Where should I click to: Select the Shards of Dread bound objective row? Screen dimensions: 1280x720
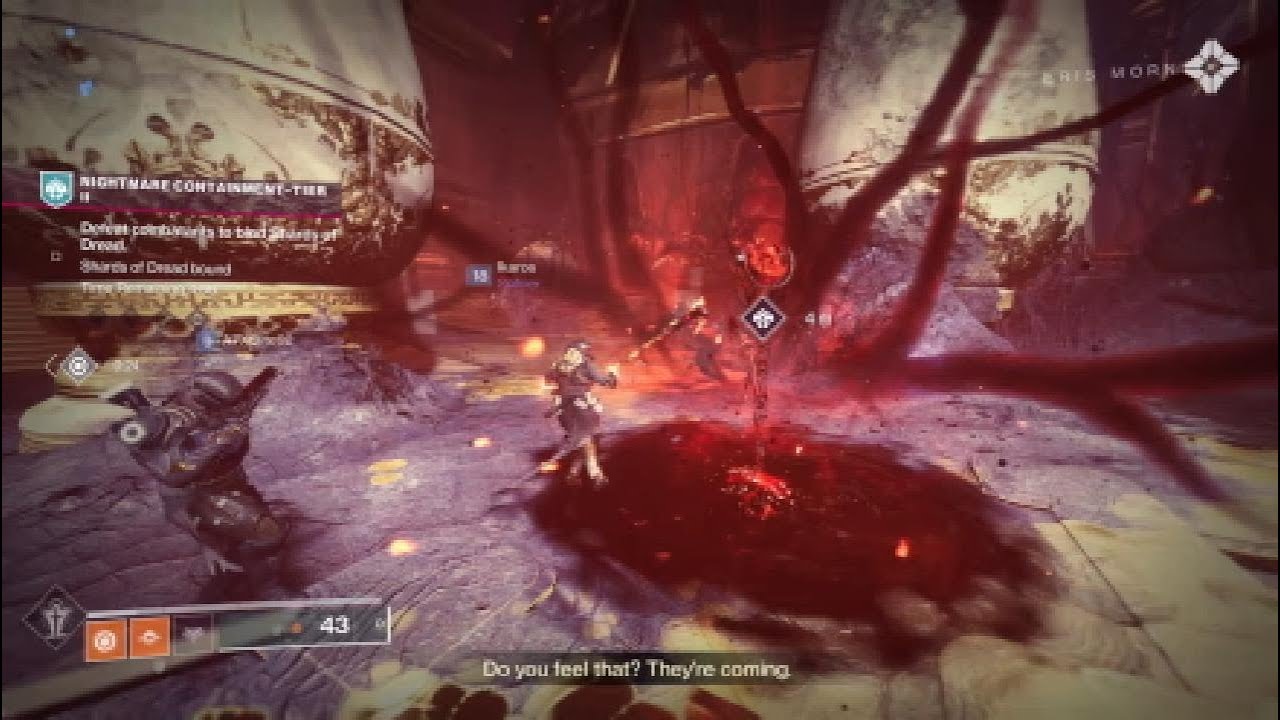(157, 268)
